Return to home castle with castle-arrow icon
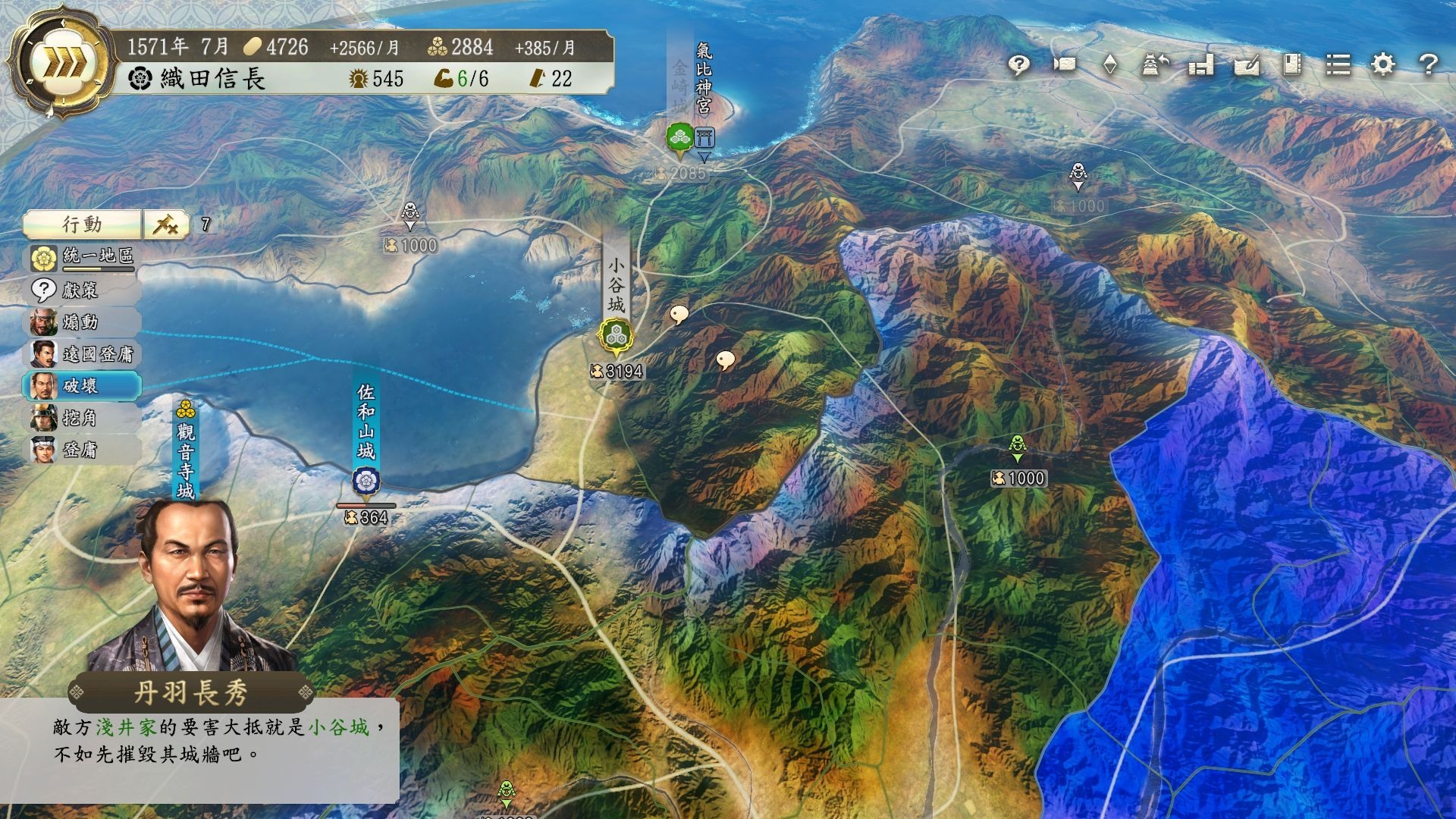The width and height of the screenshot is (1456, 819). click(1155, 64)
